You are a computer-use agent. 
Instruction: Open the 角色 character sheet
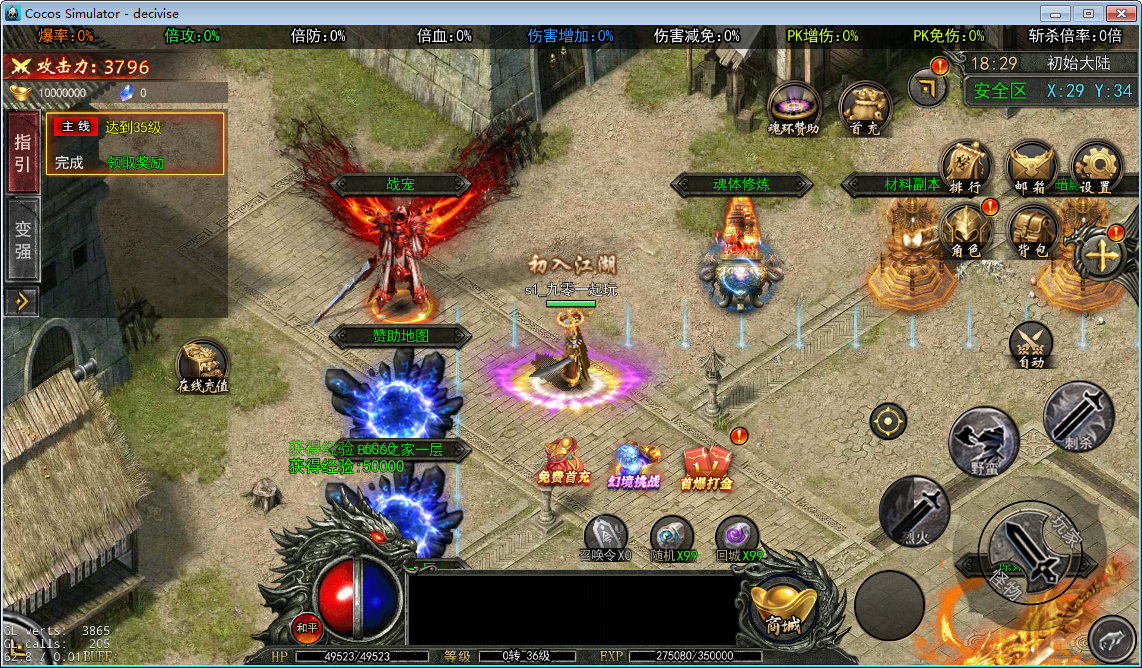[x=966, y=231]
